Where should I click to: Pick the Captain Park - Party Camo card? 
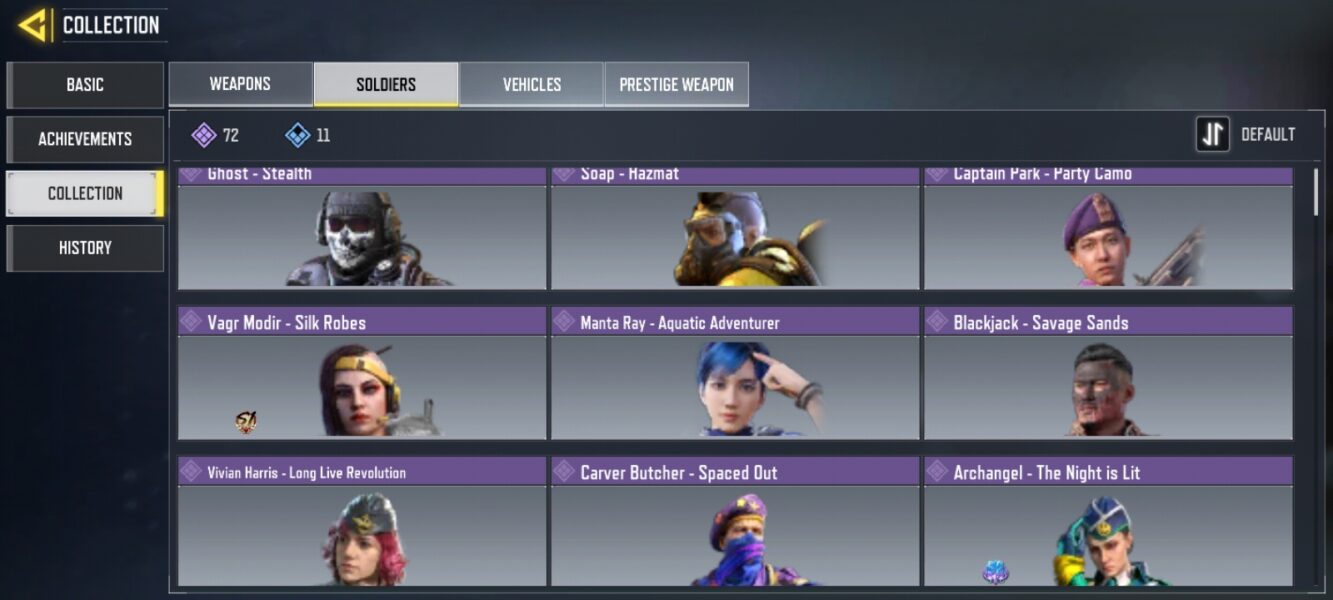tap(1108, 232)
